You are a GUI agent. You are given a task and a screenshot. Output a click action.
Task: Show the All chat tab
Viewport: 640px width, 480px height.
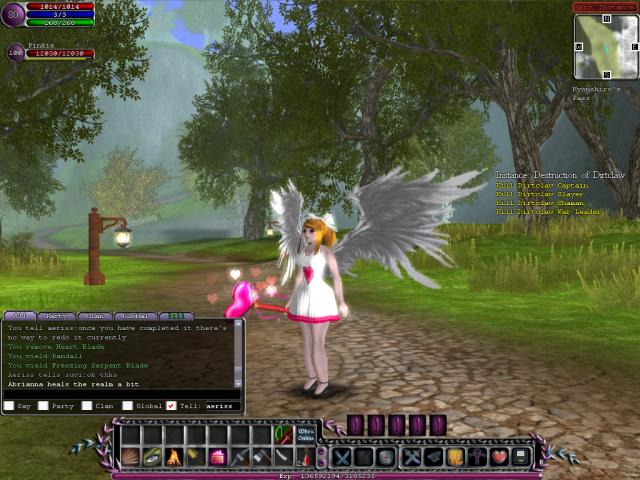(19, 316)
